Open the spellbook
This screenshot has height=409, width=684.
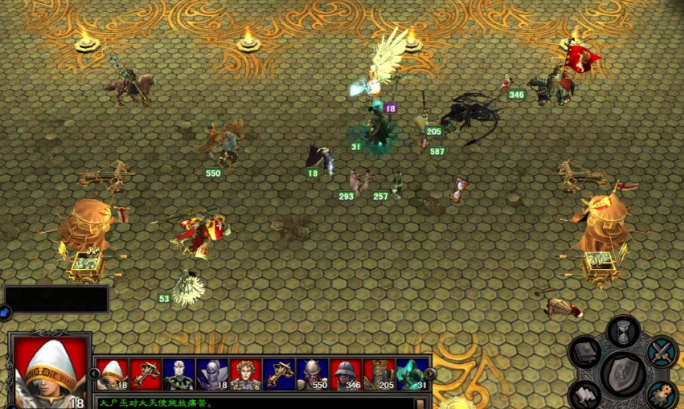point(585,351)
